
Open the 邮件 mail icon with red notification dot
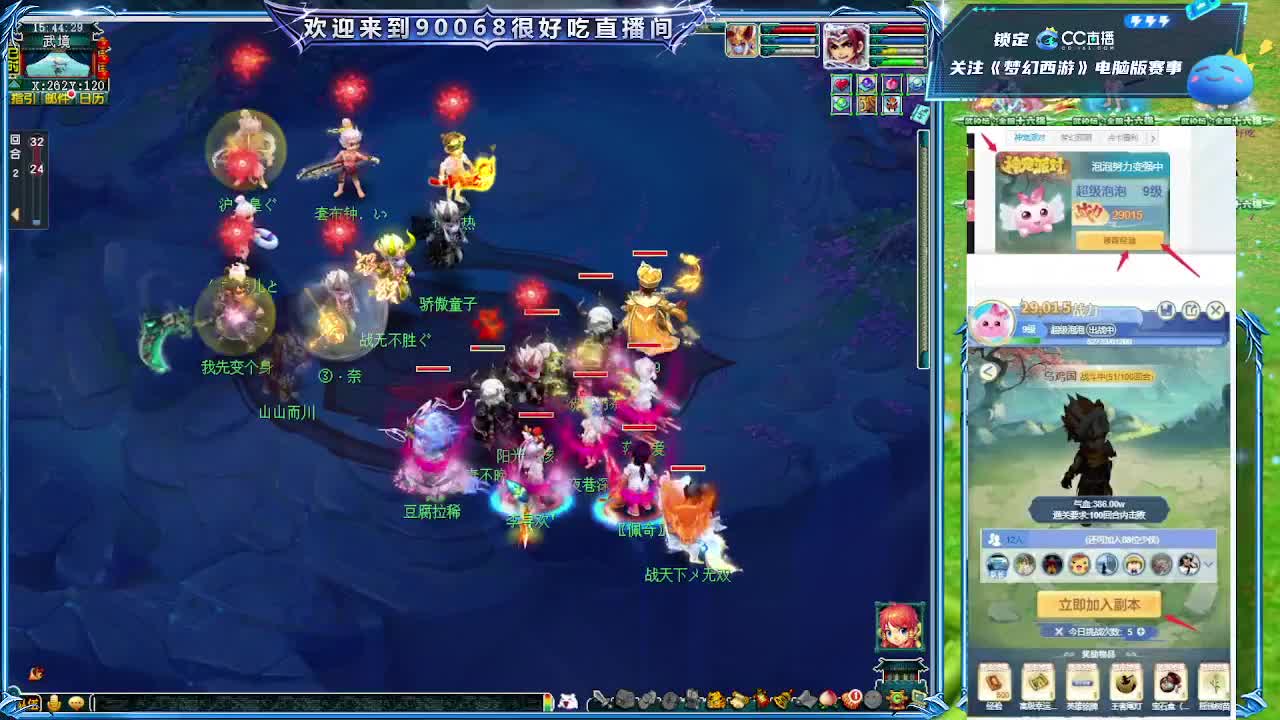(56, 98)
